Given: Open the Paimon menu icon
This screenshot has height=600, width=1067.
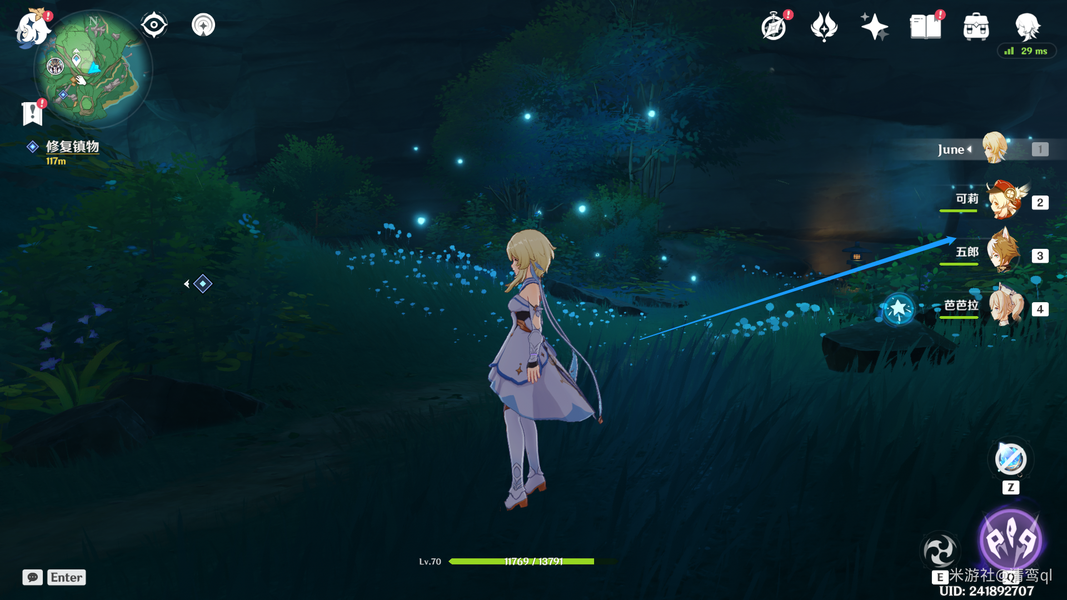Looking at the screenshot, I should point(33,27).
